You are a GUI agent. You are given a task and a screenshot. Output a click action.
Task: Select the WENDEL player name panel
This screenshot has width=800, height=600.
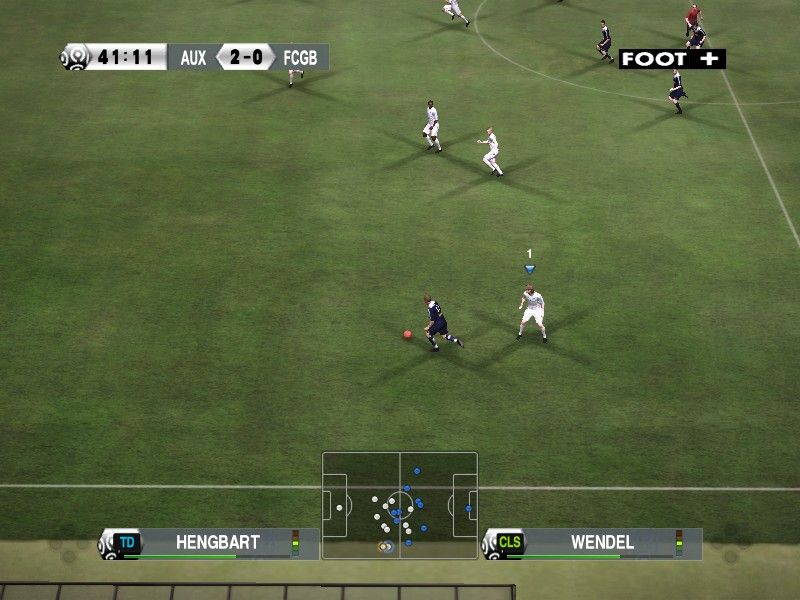592,543
